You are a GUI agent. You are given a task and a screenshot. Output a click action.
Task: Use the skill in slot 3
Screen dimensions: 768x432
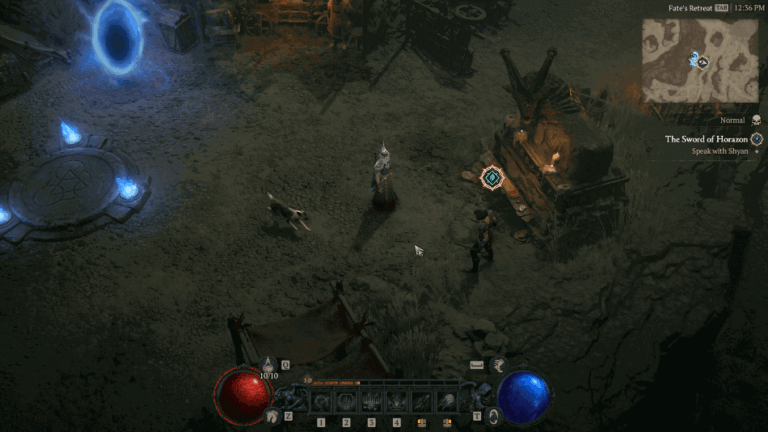click(x=372, y=402)
